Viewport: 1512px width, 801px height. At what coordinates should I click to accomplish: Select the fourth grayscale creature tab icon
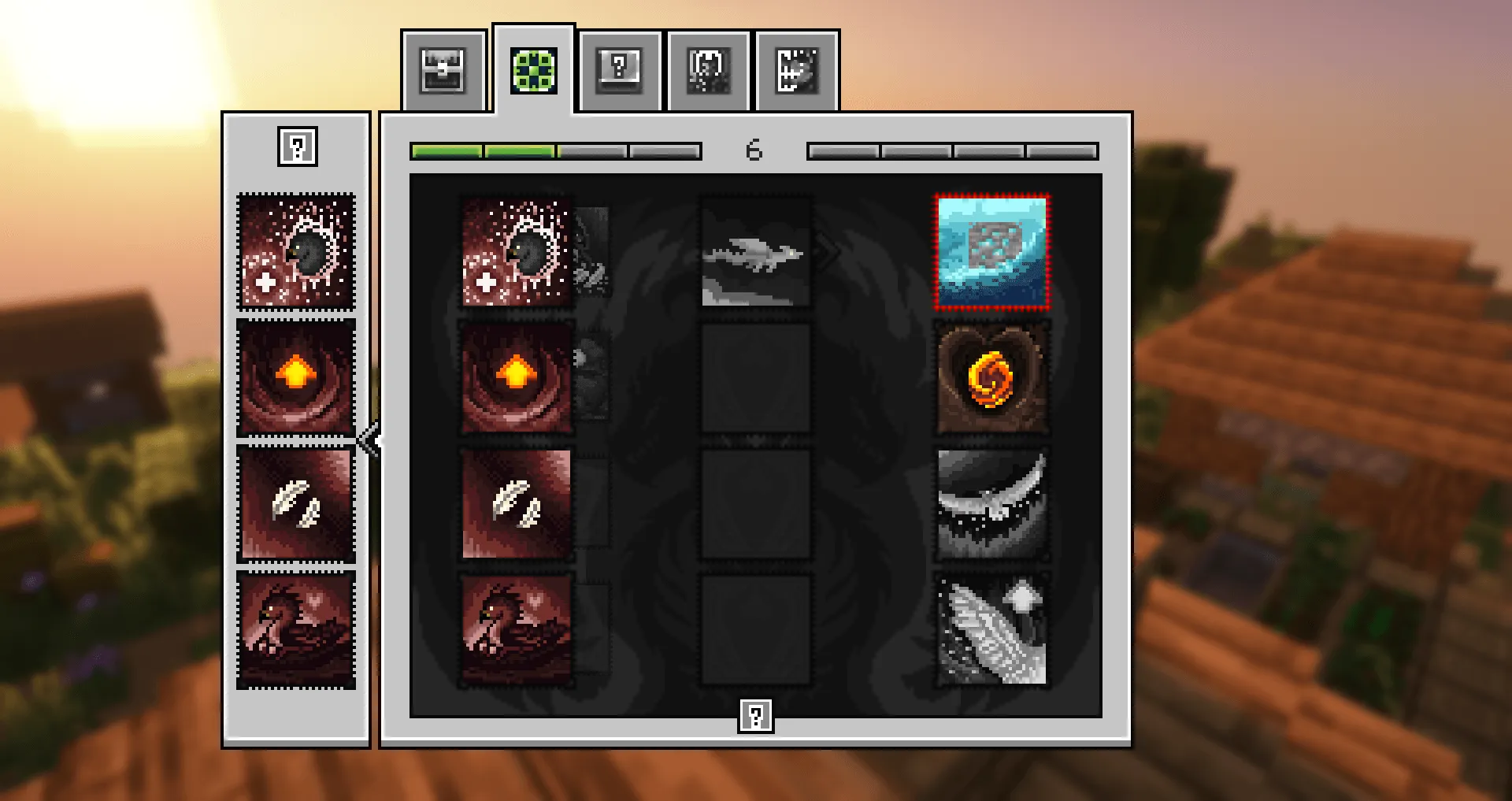point(708,71)
